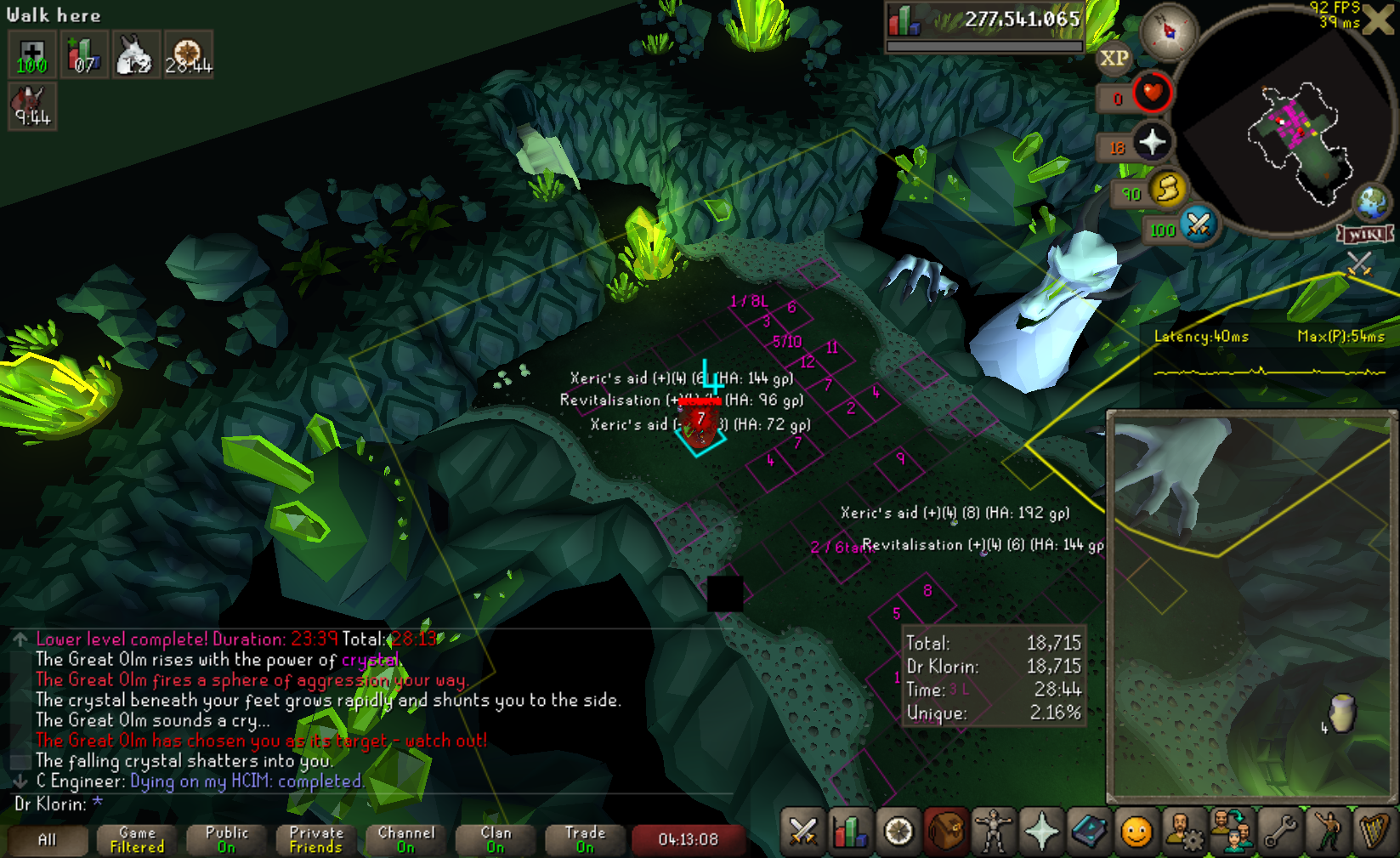Screen dimensions: 1400x858
Task: Click the compass to face north
Action: pyautogui.click(x=1169, y=31)
